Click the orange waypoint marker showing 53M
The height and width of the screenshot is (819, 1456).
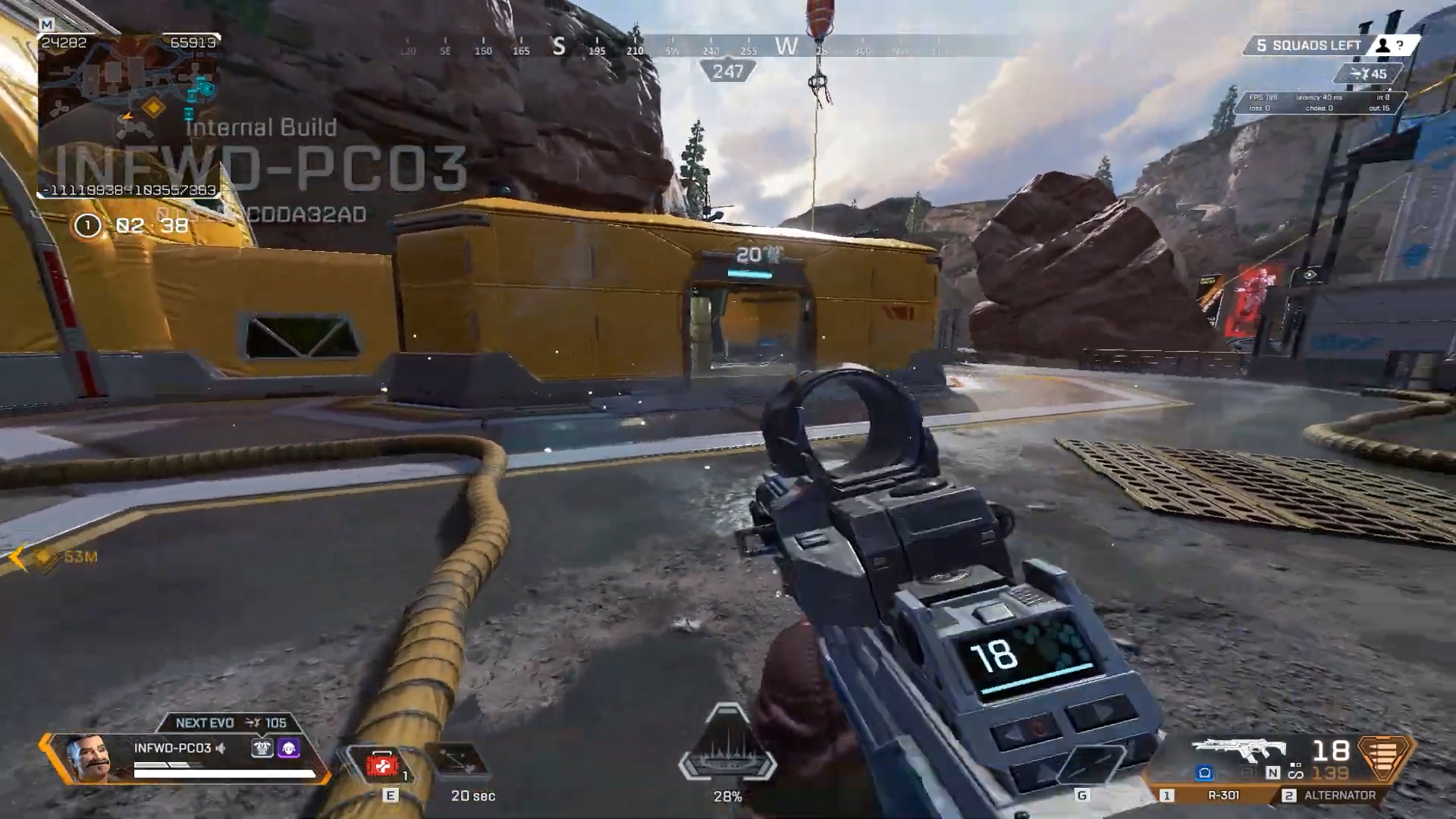point(44,557)
